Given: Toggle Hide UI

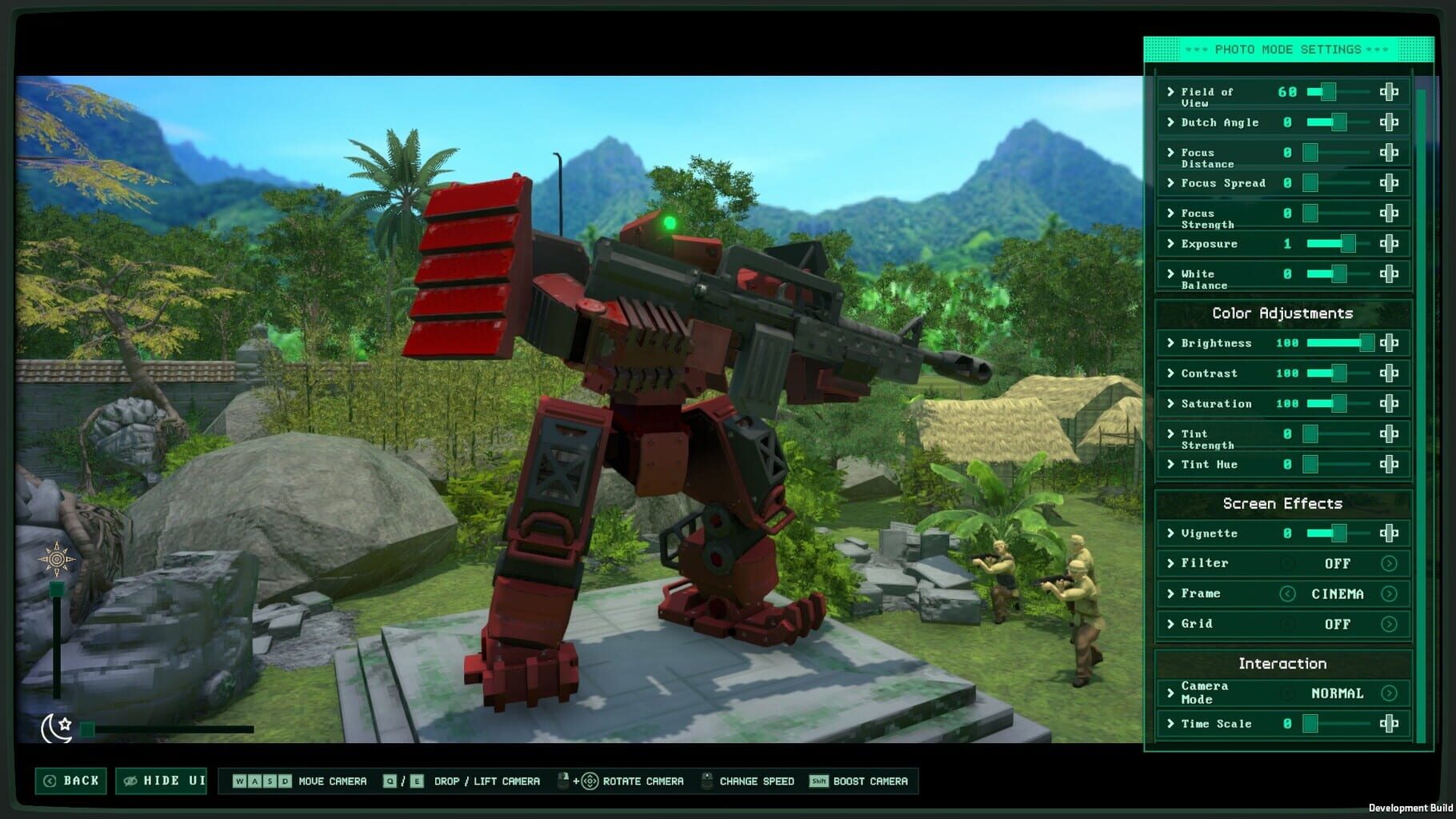Looking at the screenshot, I should [x=160, y=781].
